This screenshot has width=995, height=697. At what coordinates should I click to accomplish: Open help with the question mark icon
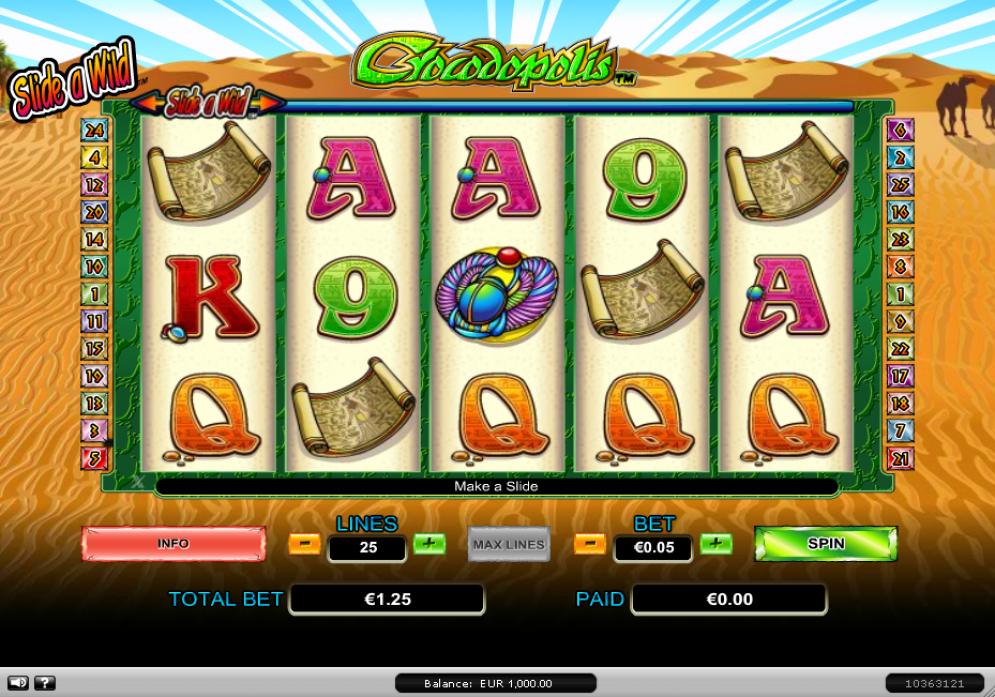[44, 683]
